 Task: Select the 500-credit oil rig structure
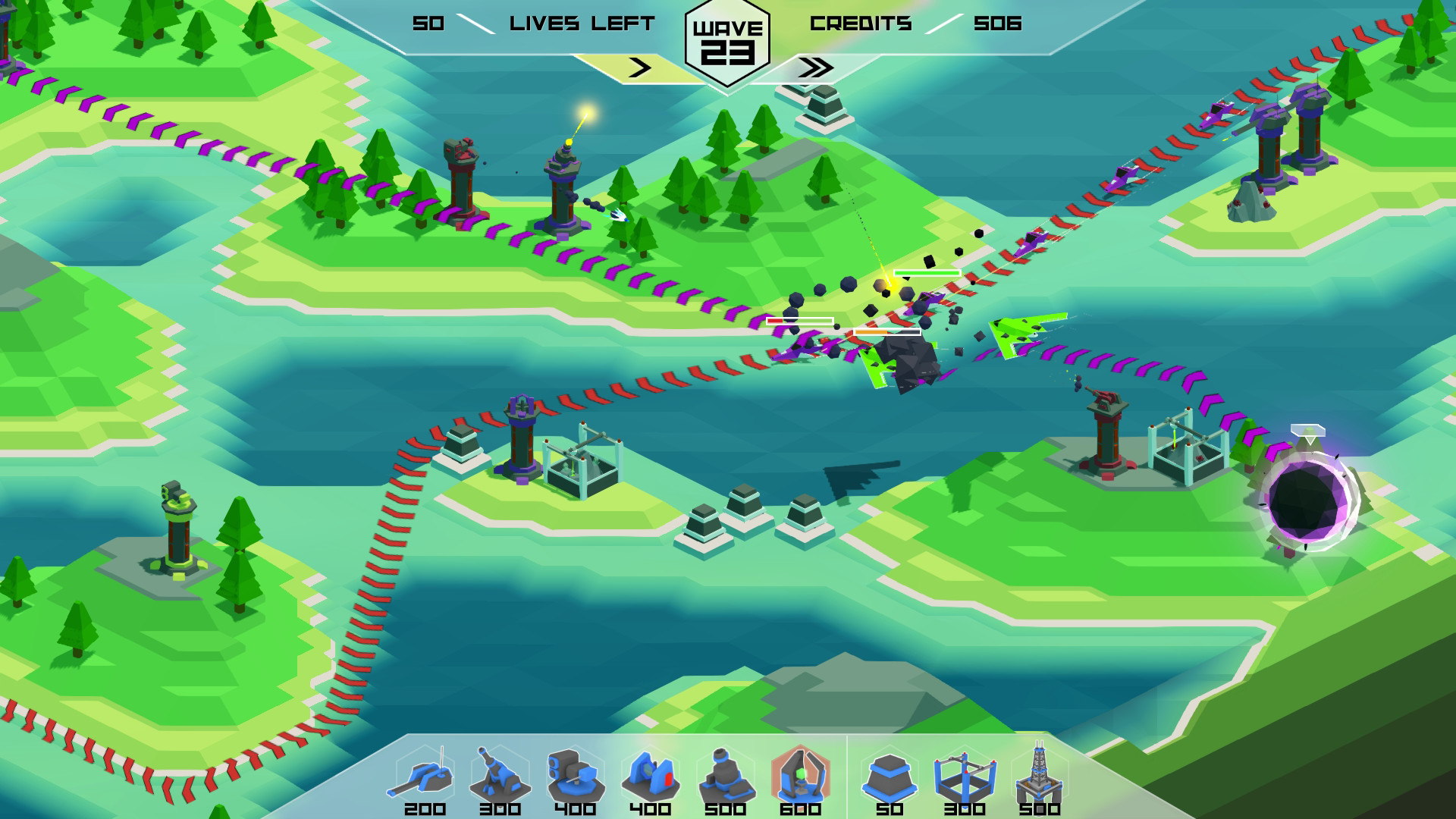[x=1040, y=777]
